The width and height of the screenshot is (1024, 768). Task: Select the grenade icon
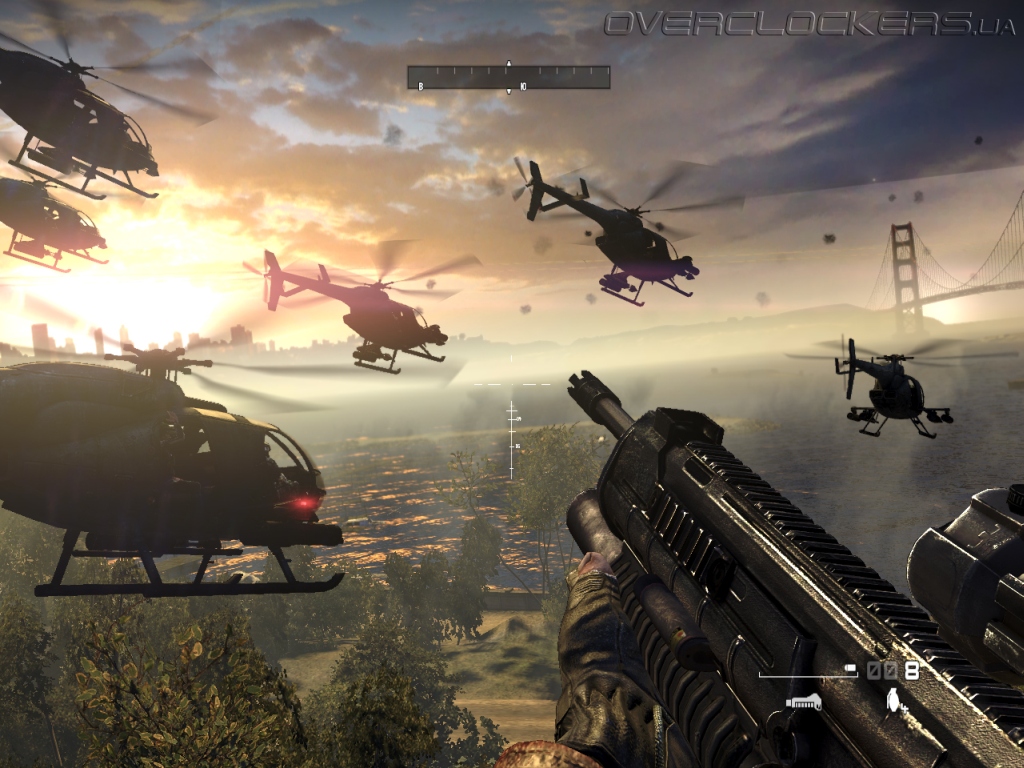coord(893,702)
